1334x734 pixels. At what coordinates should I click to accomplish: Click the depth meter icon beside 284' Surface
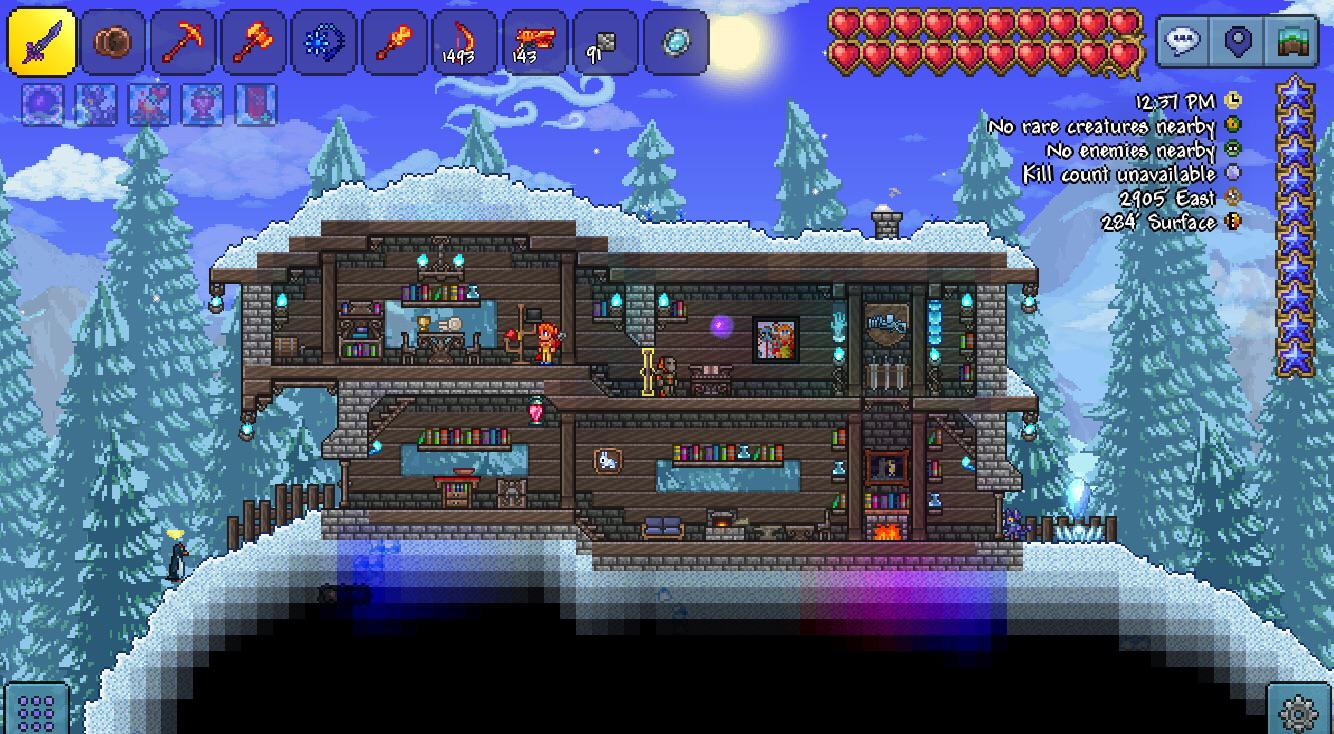(1231, 222)
